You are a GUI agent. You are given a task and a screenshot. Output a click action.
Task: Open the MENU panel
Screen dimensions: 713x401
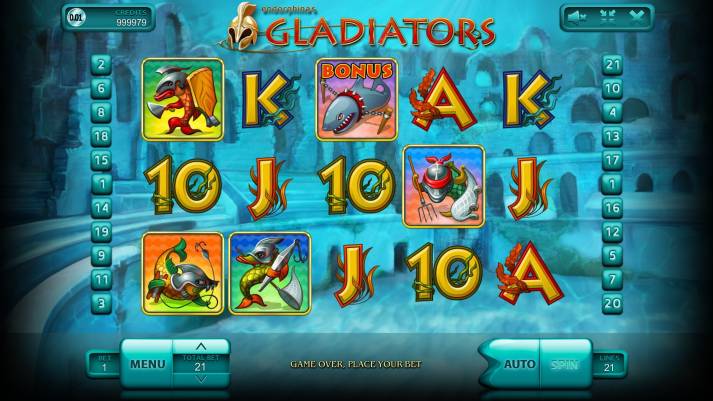point(147,364)
